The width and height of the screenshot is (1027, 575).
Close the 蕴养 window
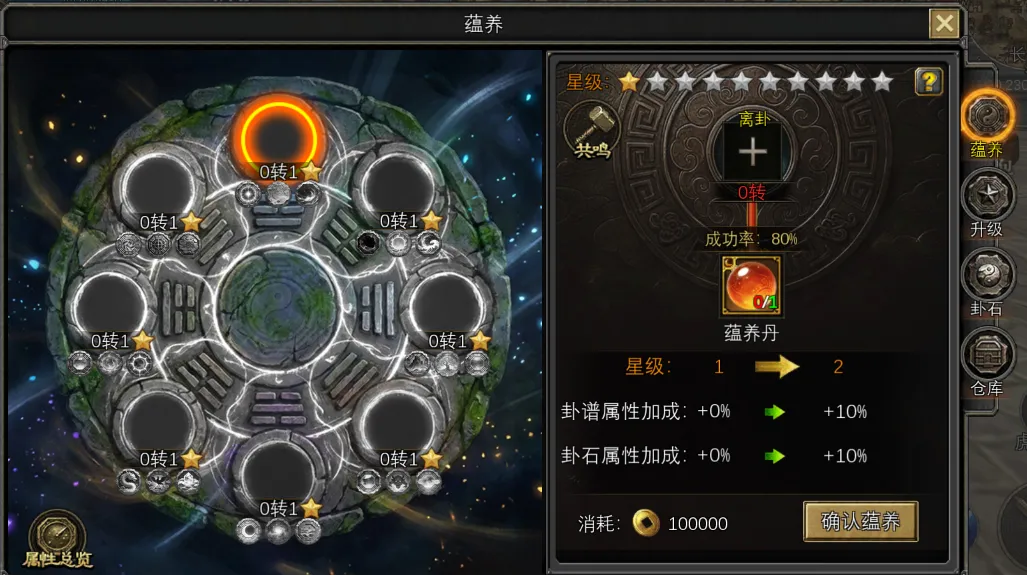tap(943, 23)
